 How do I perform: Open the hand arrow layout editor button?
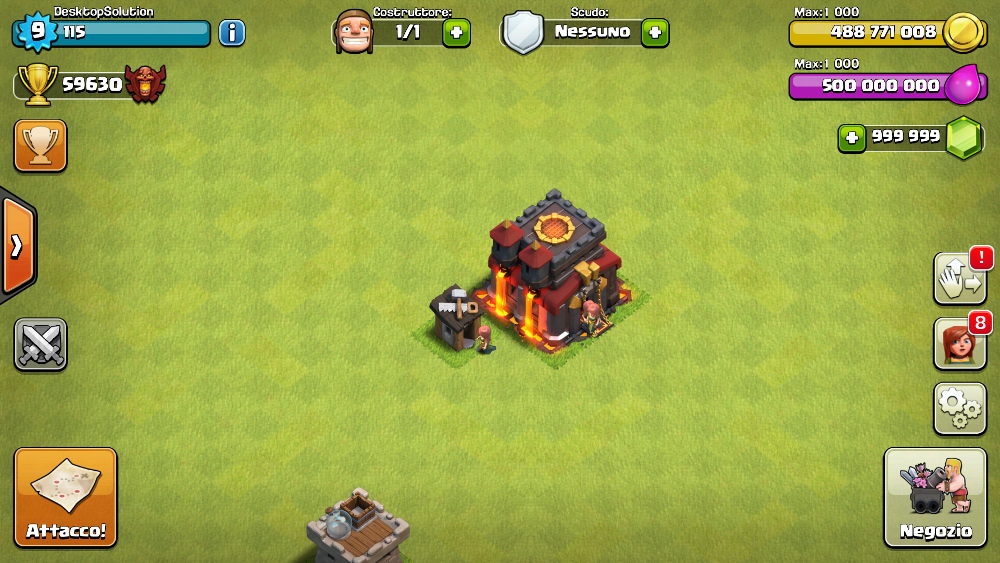[959, 279]
